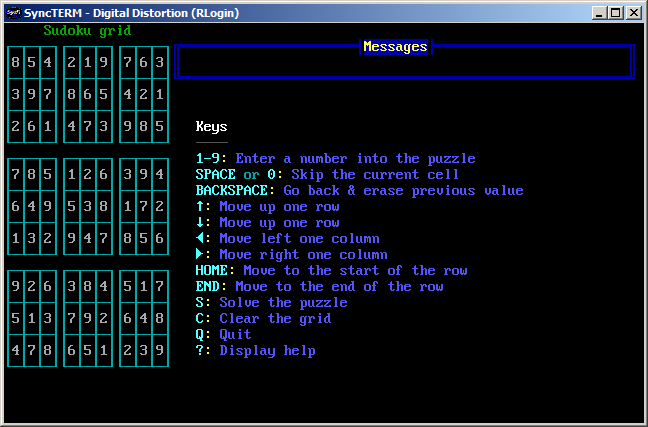Select the top-right corner cell holding 3
The width and height of the screenshot is (648, 427).
tap(160, 63)
